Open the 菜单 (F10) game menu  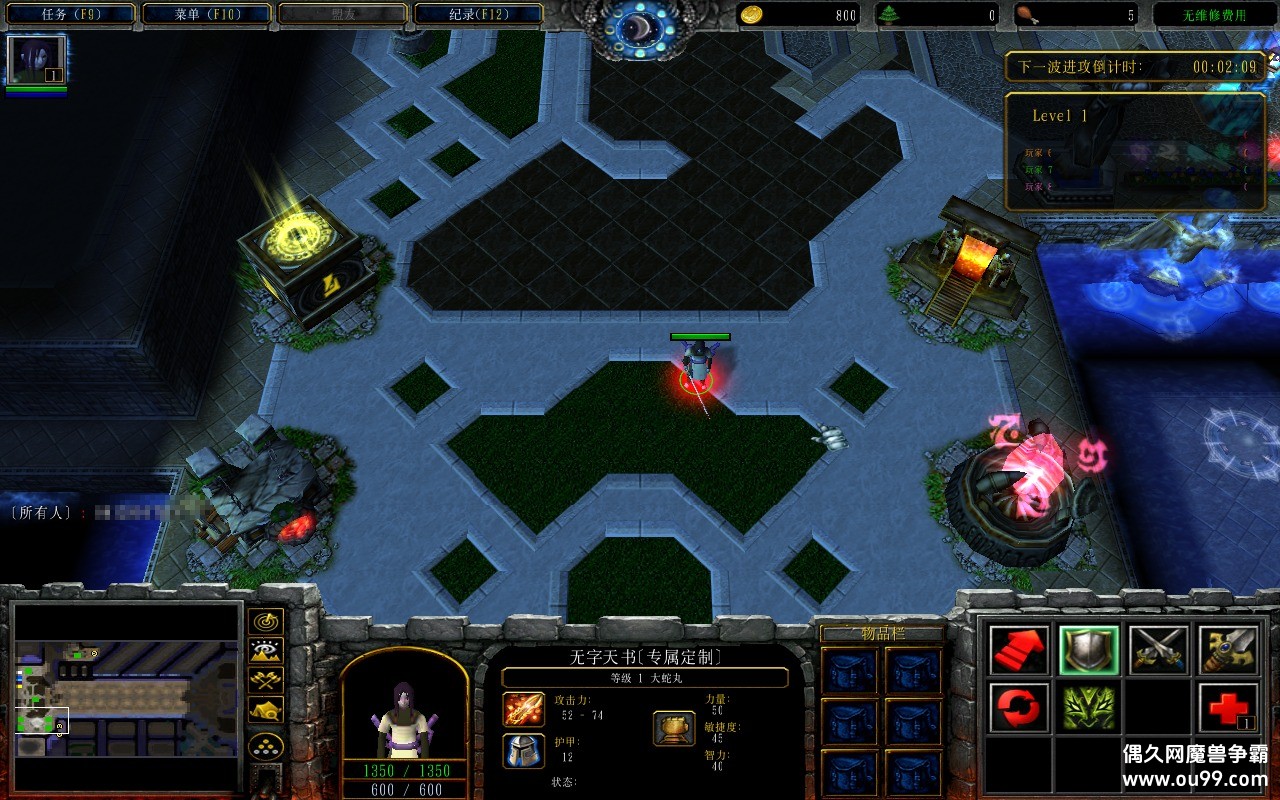click(207, 15)
